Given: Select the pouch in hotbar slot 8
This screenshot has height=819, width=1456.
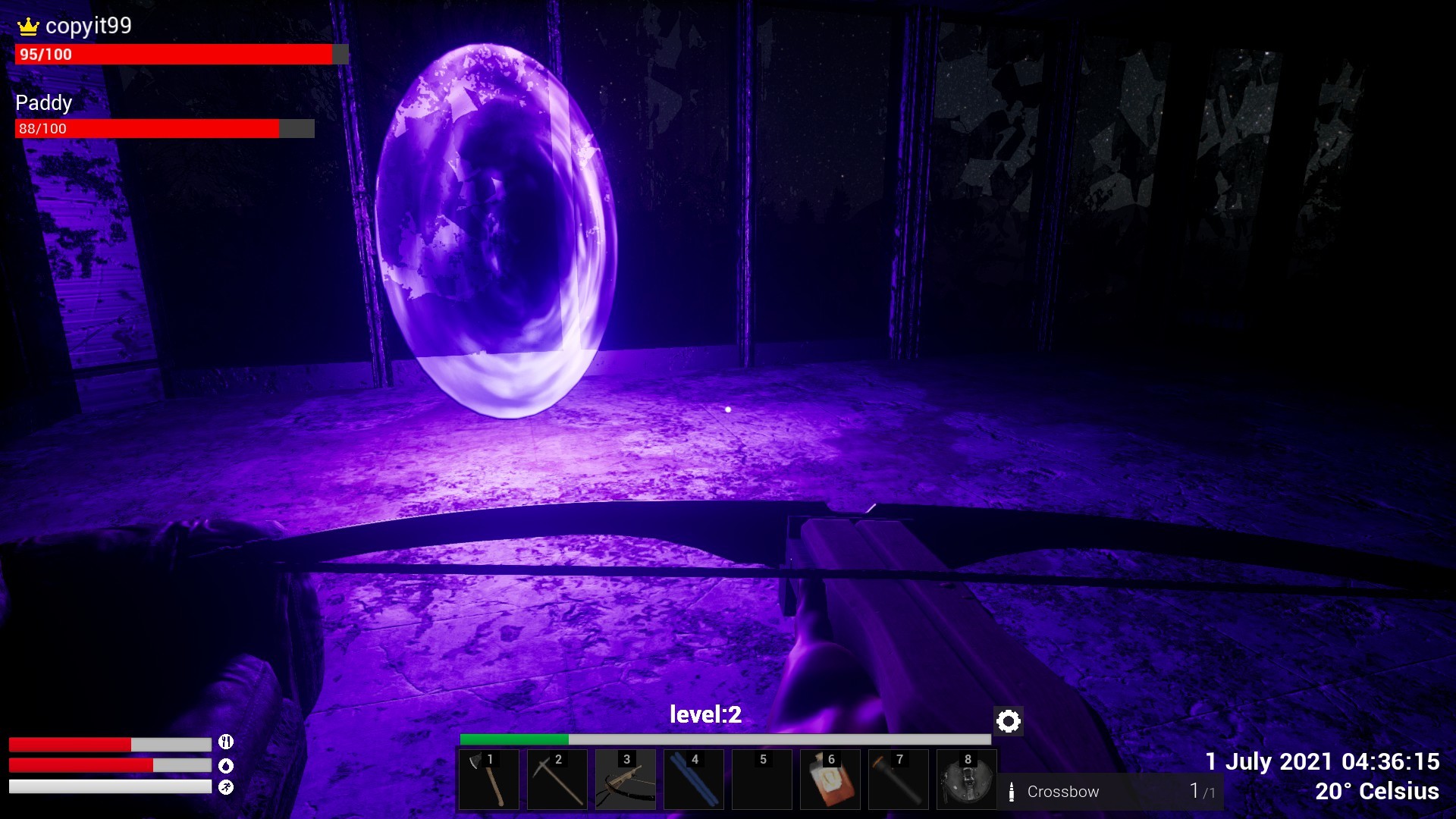Looking at the screenshot, I should (966, 780).
